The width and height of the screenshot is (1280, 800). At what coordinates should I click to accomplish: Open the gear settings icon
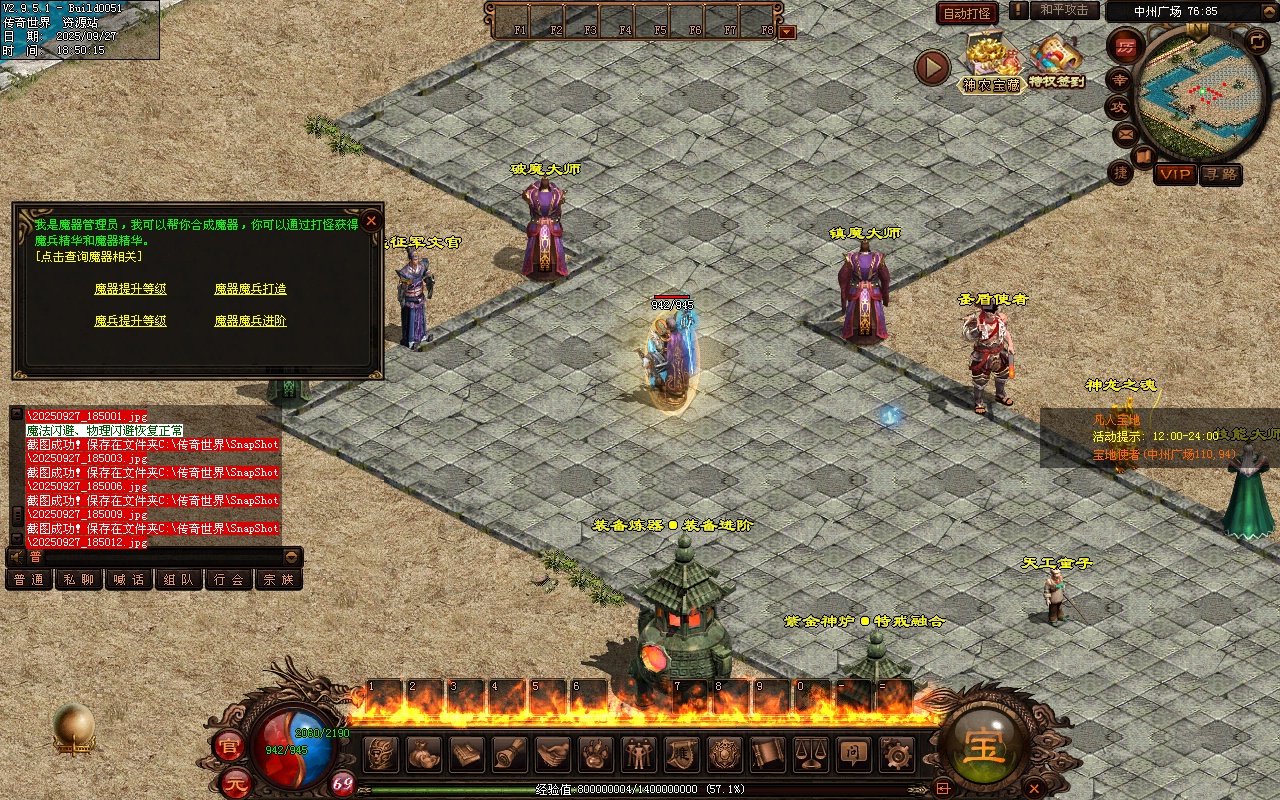[896, 754]
